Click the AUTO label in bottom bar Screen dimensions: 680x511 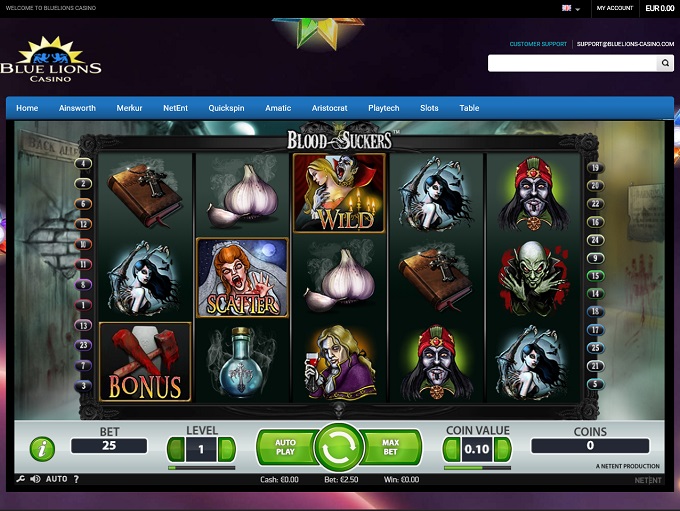(x=57, y=479)
